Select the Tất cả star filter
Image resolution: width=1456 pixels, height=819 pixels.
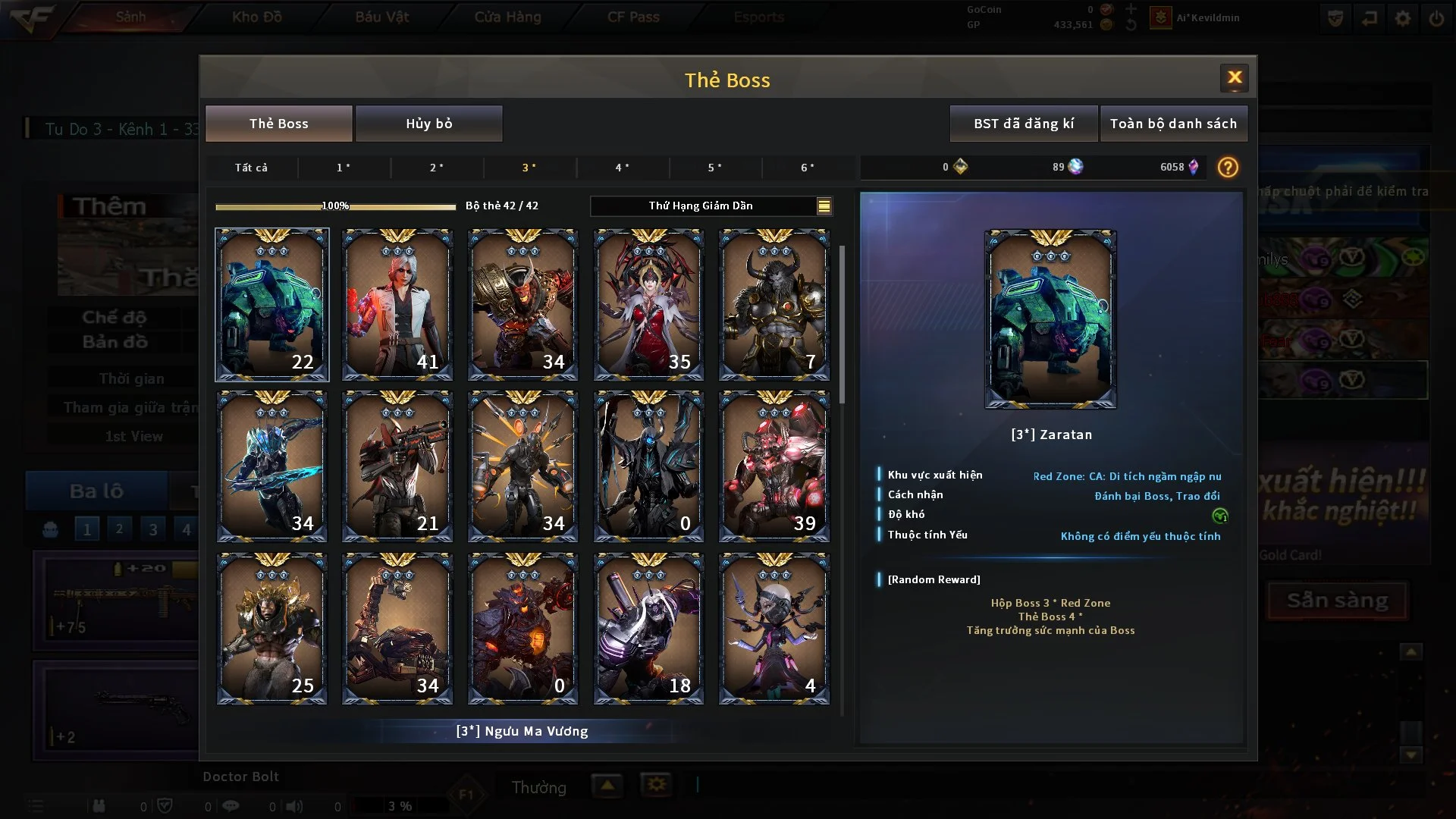[251, 168]
